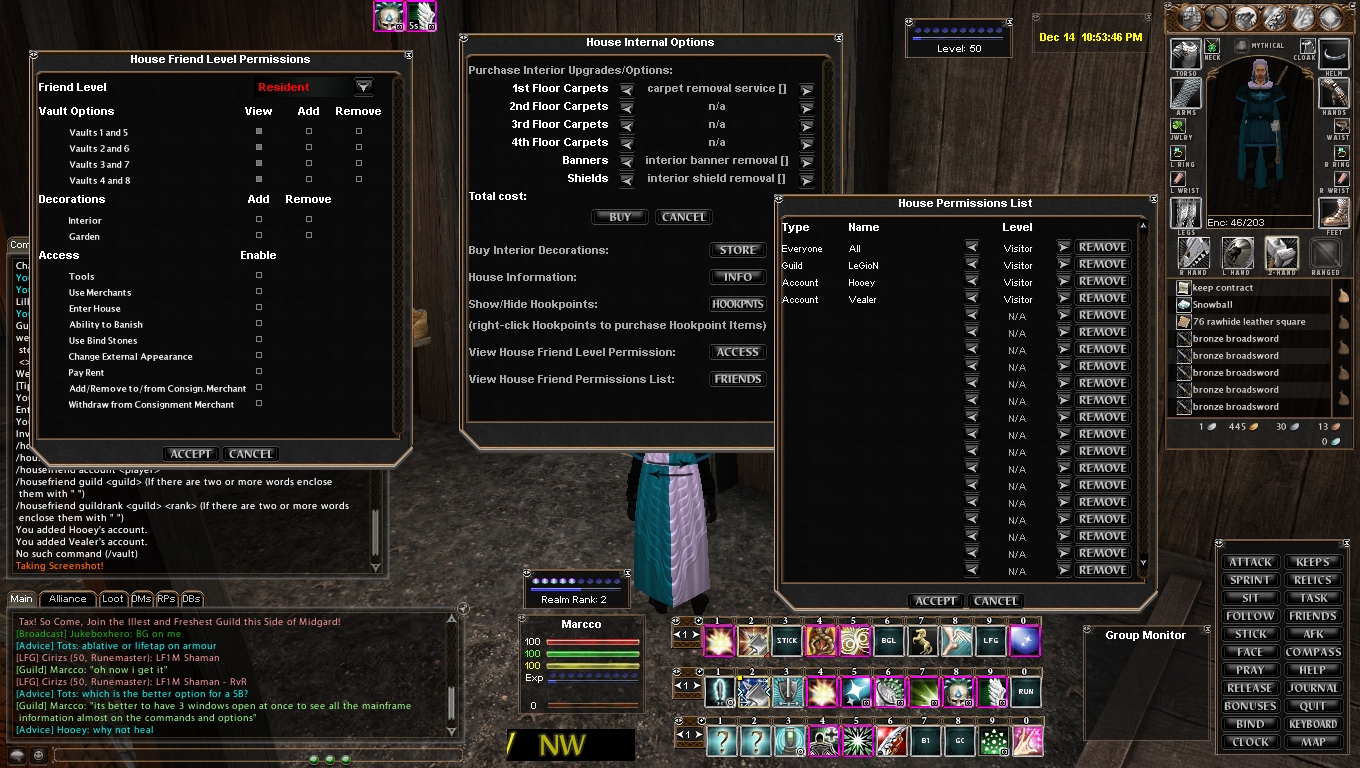Toggle the Enter House access checkbox
Viewport: 1360px width, 768px height.
tap(259, 308)
